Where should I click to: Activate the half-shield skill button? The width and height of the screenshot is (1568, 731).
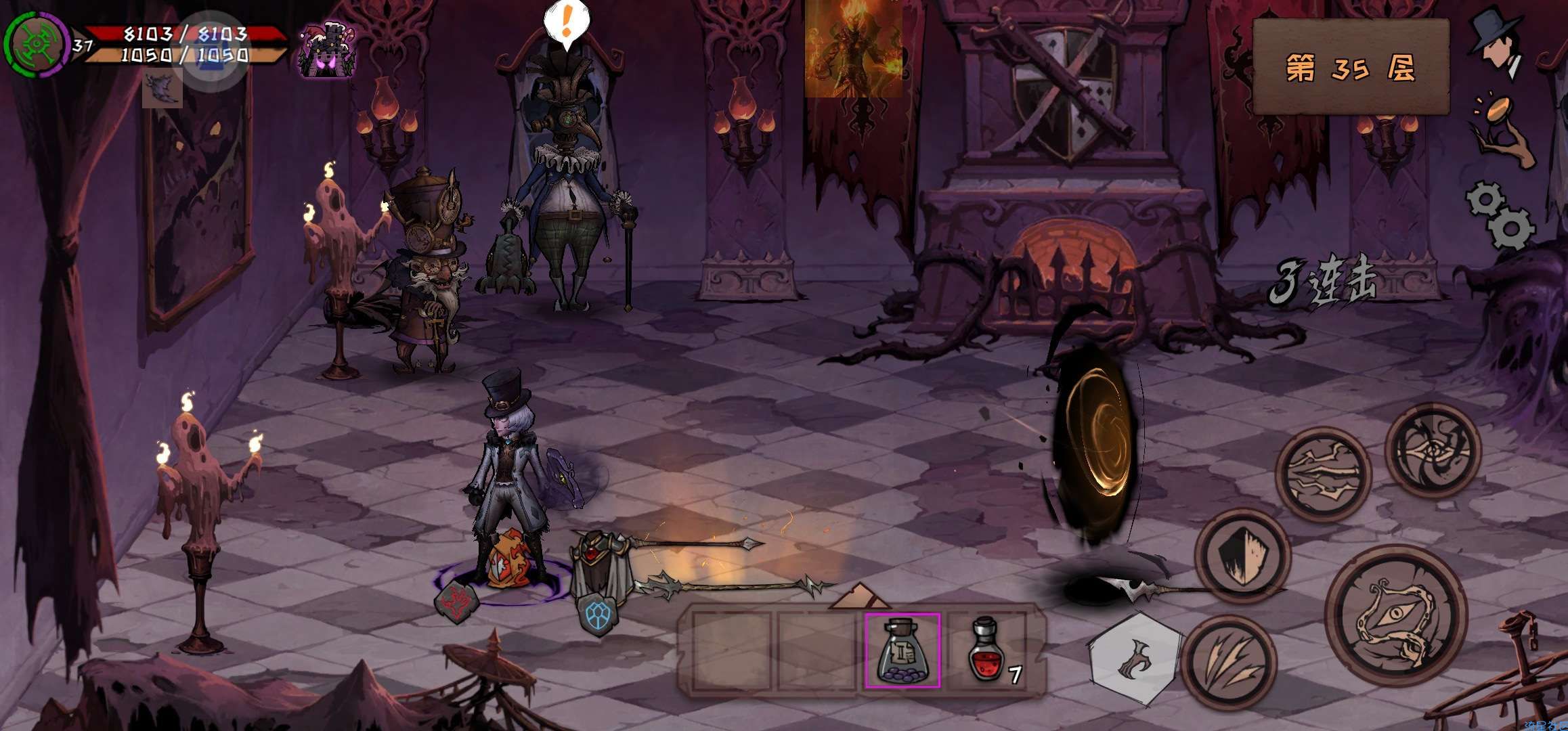pos(1242,556)
